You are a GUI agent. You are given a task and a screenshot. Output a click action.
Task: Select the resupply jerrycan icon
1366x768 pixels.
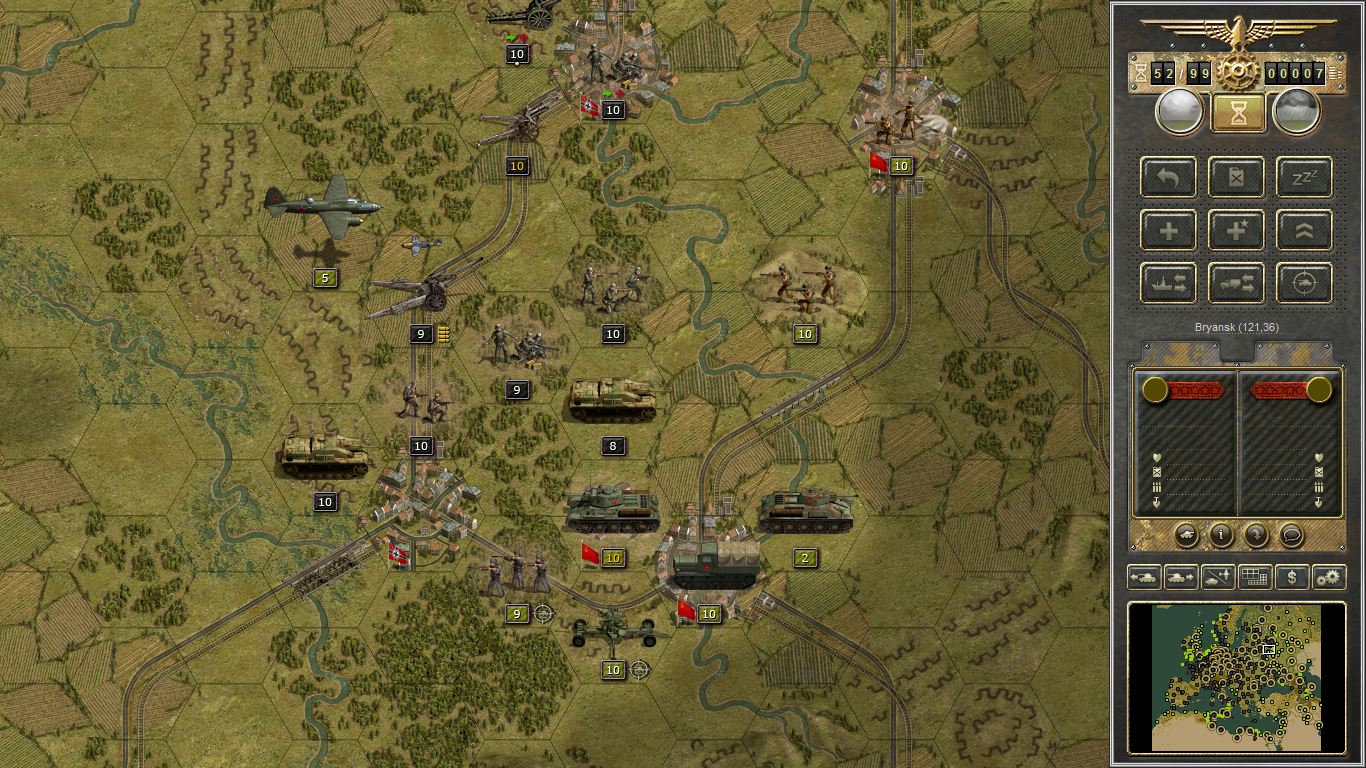1236,178
